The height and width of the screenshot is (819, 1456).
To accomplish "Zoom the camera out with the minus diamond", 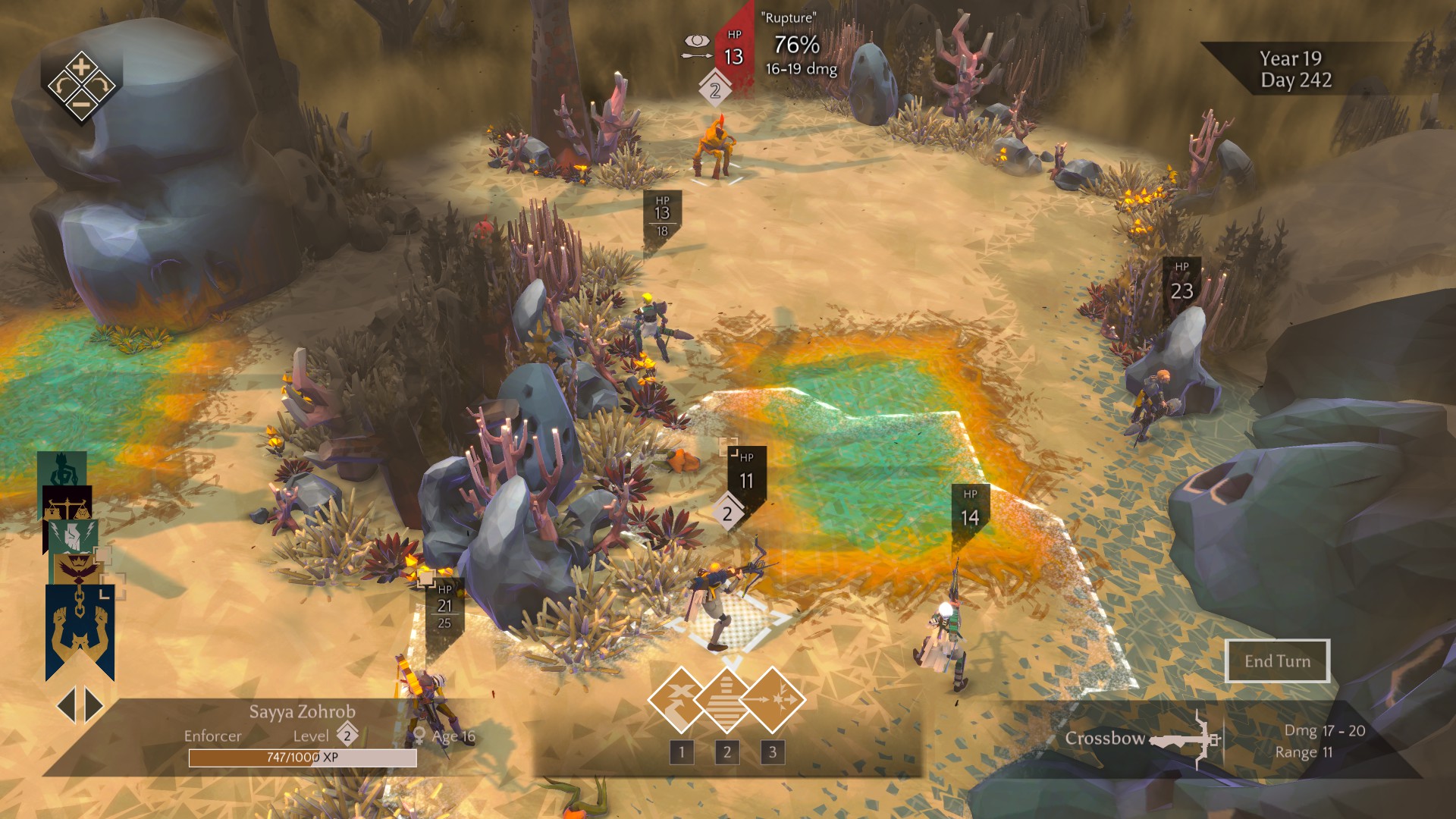I will [x=81, y=105].
